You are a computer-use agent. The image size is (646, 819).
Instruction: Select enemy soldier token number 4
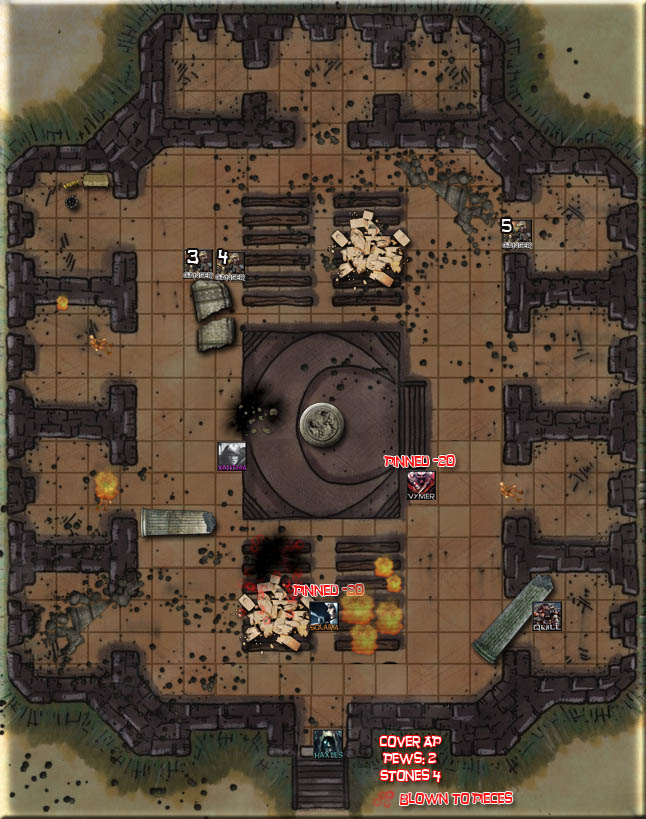click(x=230, y=265)
